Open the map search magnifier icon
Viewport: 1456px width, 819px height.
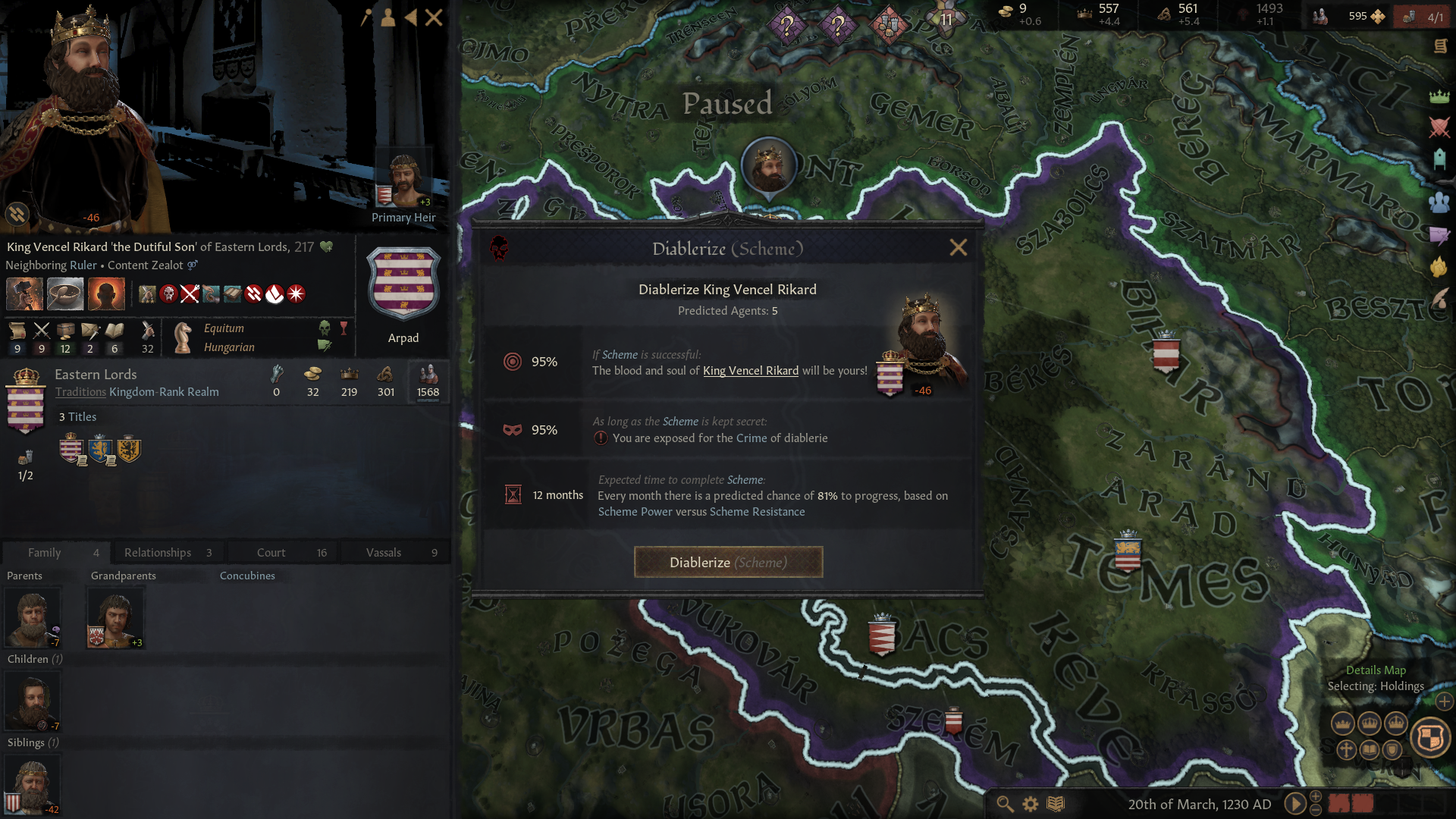click(x=1005, y=804)
